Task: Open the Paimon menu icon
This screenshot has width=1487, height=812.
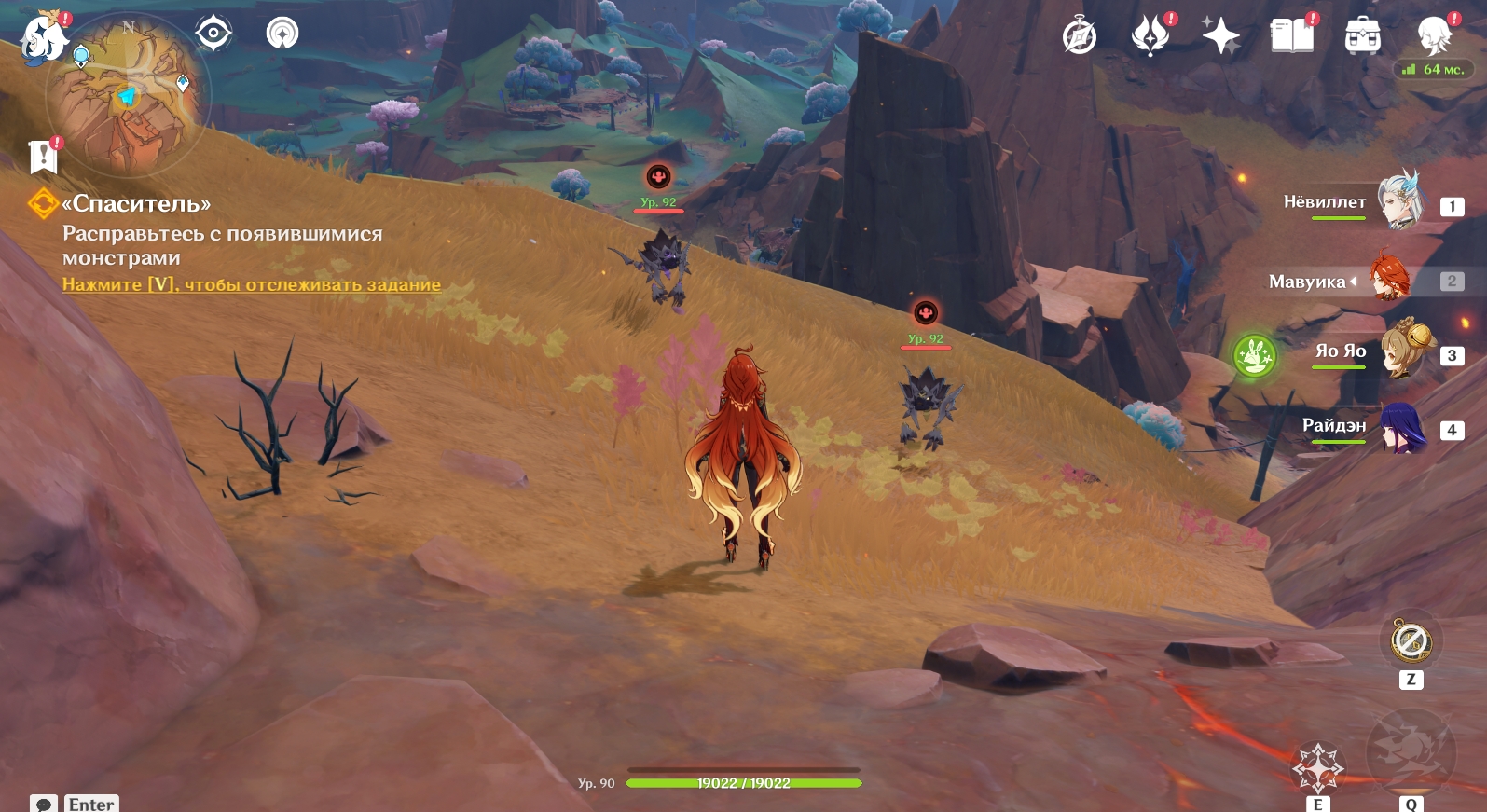Action: click(43, 39)
